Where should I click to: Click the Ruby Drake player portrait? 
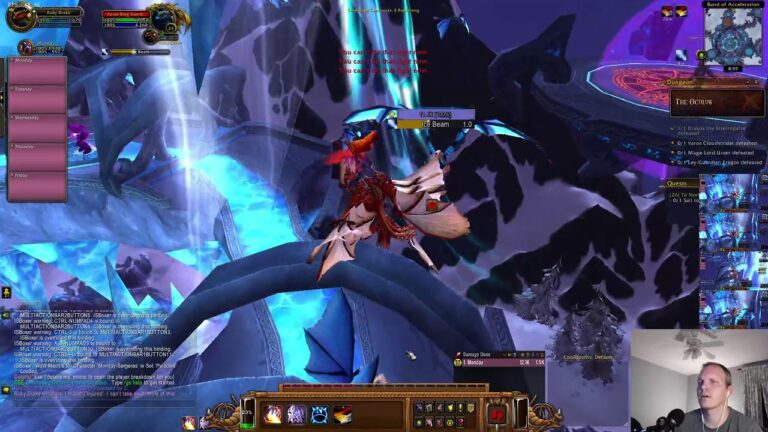(20, 17)
